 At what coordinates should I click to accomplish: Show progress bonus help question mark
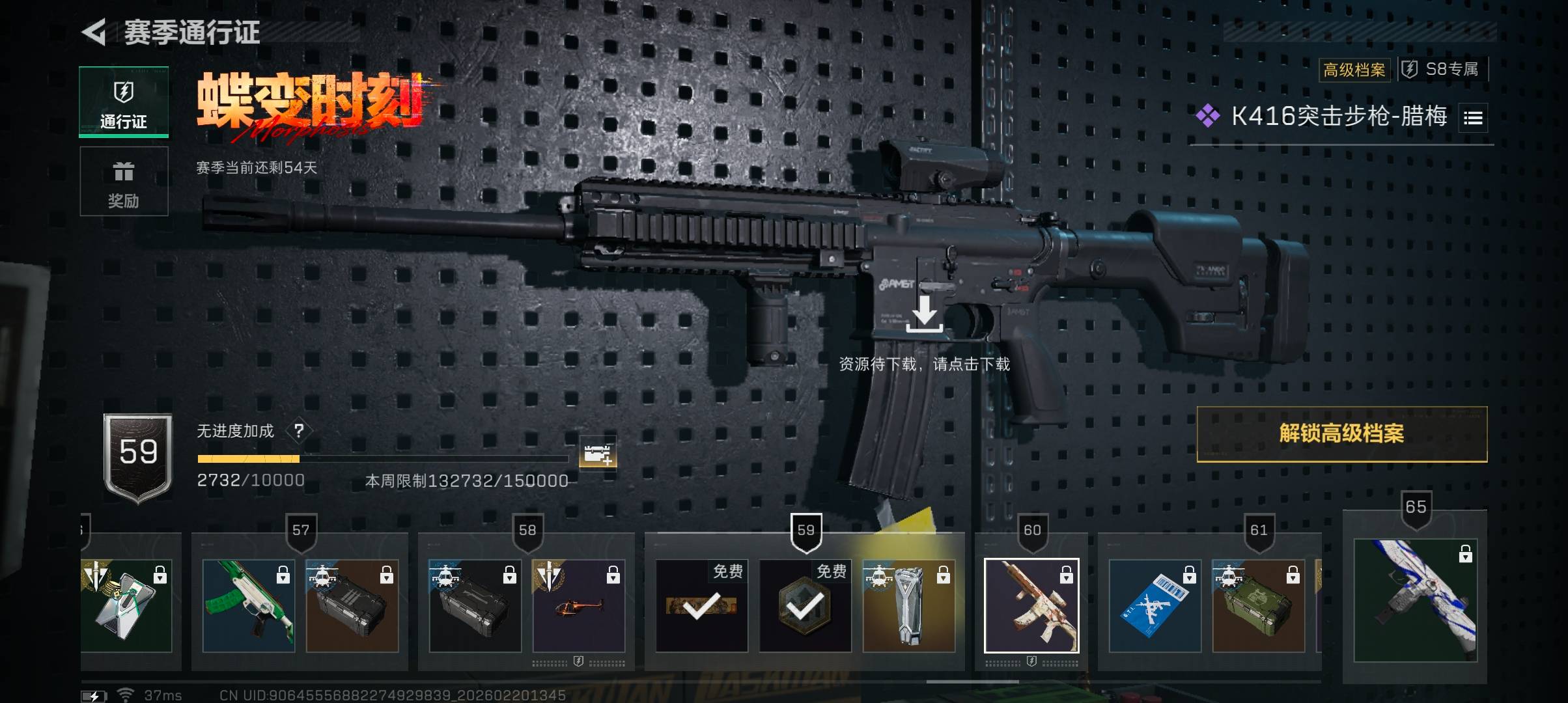(299, 430)
